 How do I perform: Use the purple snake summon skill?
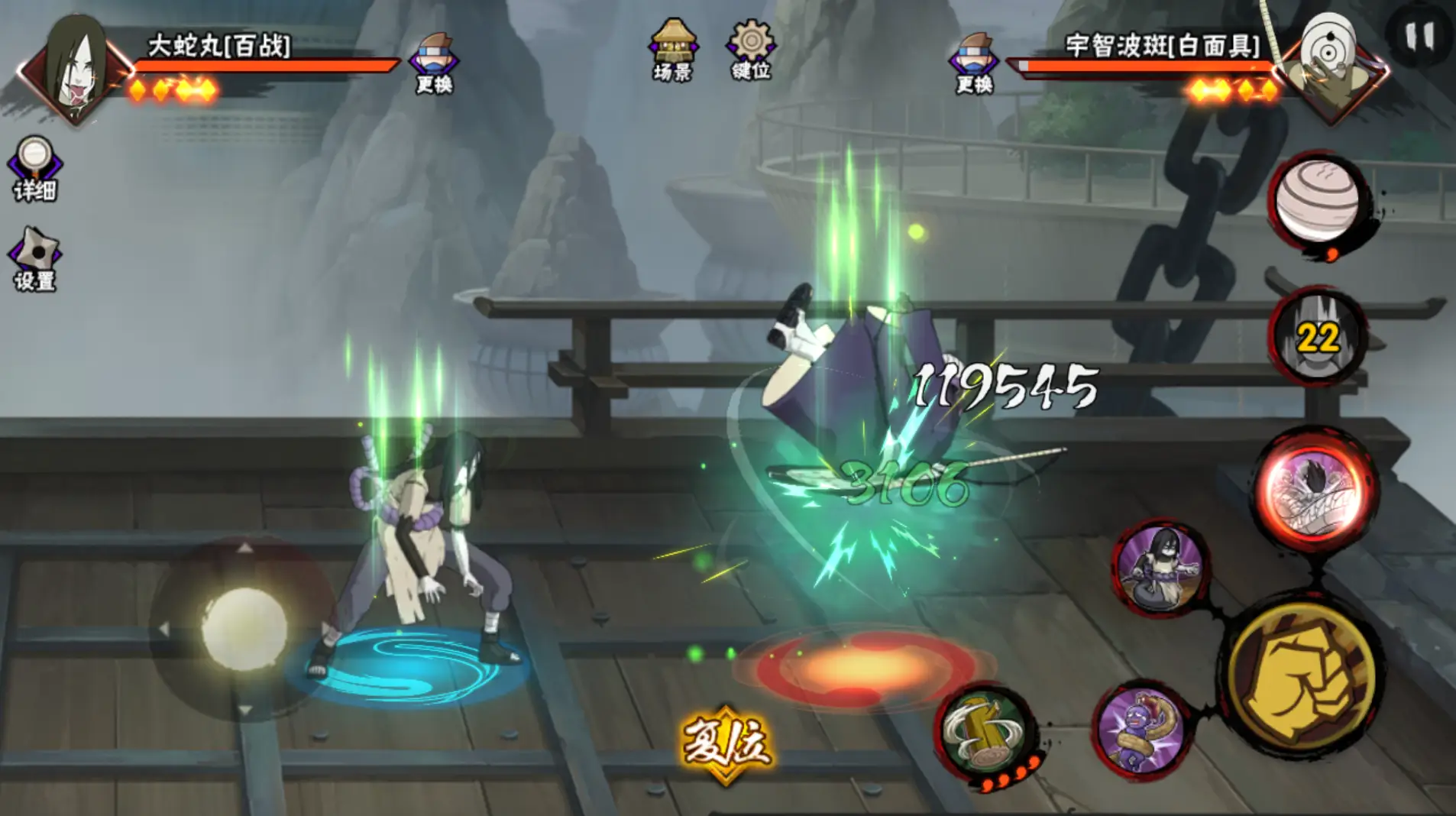click(x=1141, y=730)
